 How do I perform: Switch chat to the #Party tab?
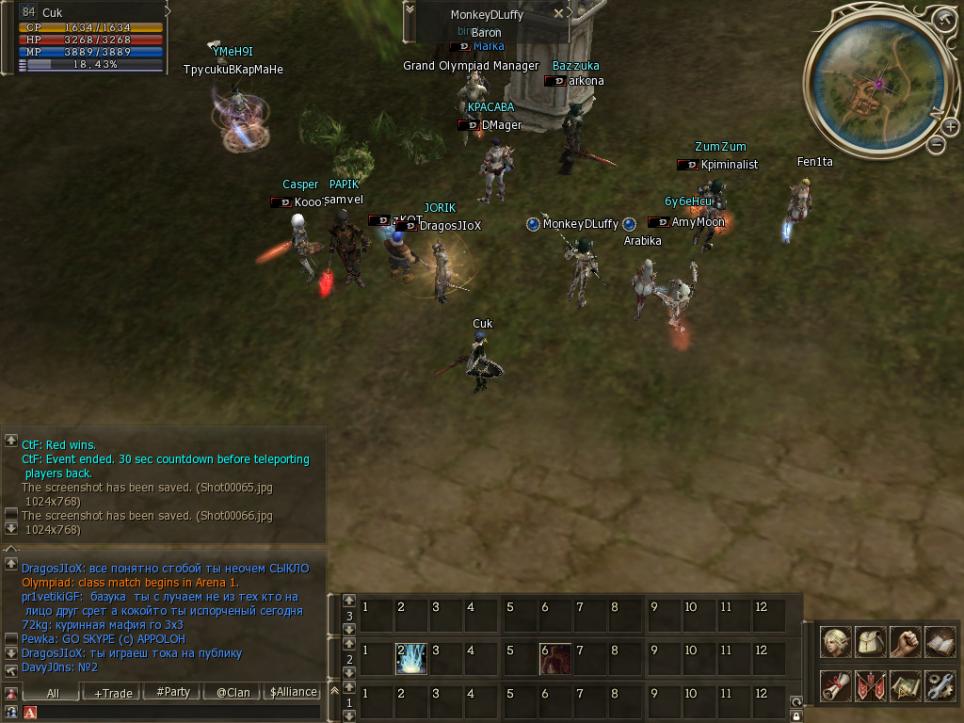(173, 693)
